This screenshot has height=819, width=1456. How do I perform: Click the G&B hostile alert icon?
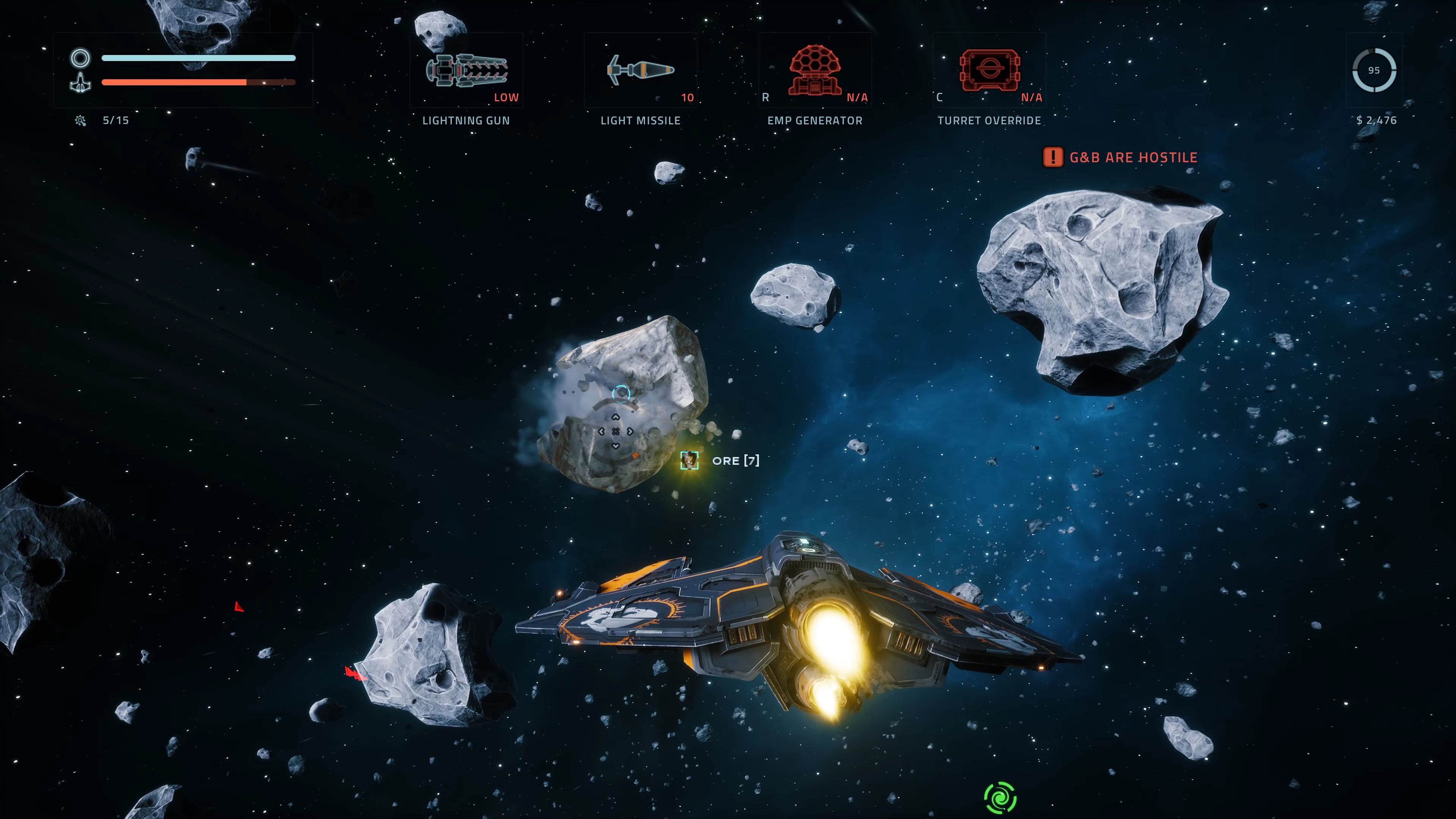pyautogui.click(x=1053, y=157)
